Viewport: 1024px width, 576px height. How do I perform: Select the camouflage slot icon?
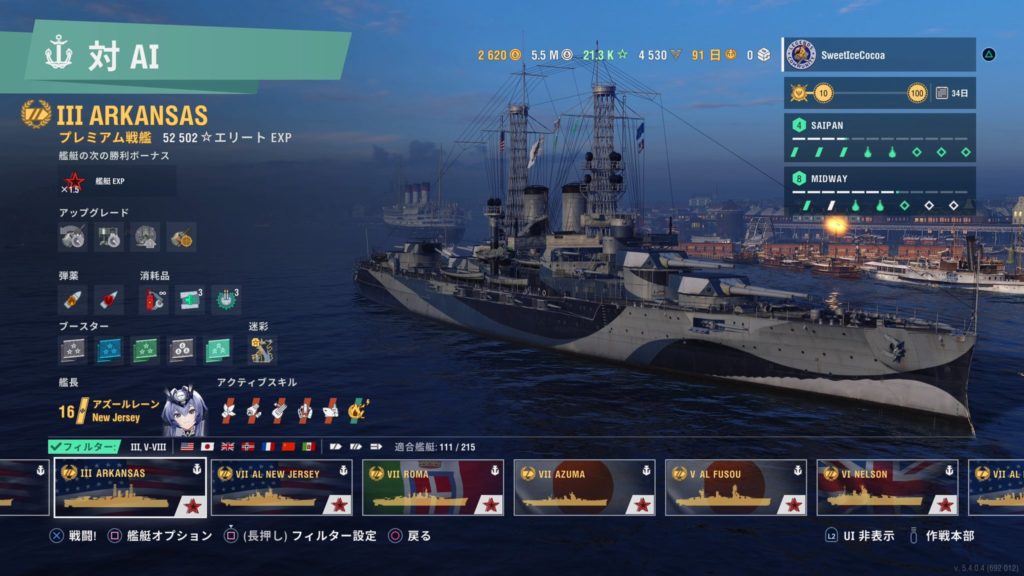pyautogui.click(x=262, y=349)
